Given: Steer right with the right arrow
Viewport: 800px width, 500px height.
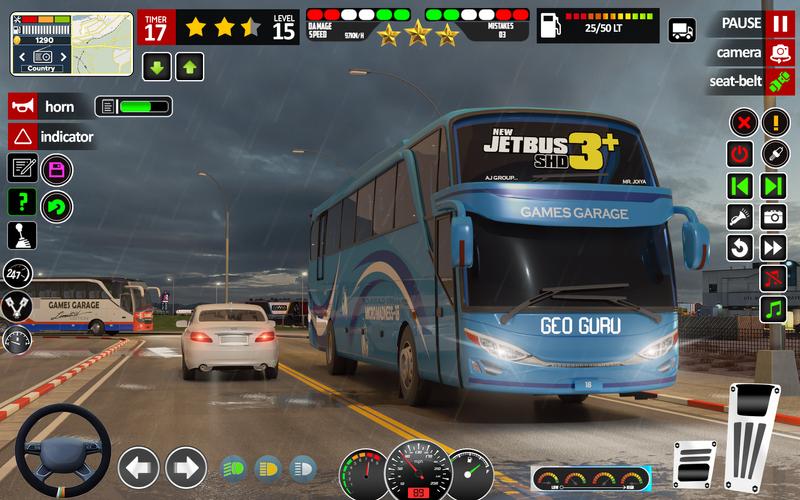Looking at the screenshot, I should [x=185, y=466].
